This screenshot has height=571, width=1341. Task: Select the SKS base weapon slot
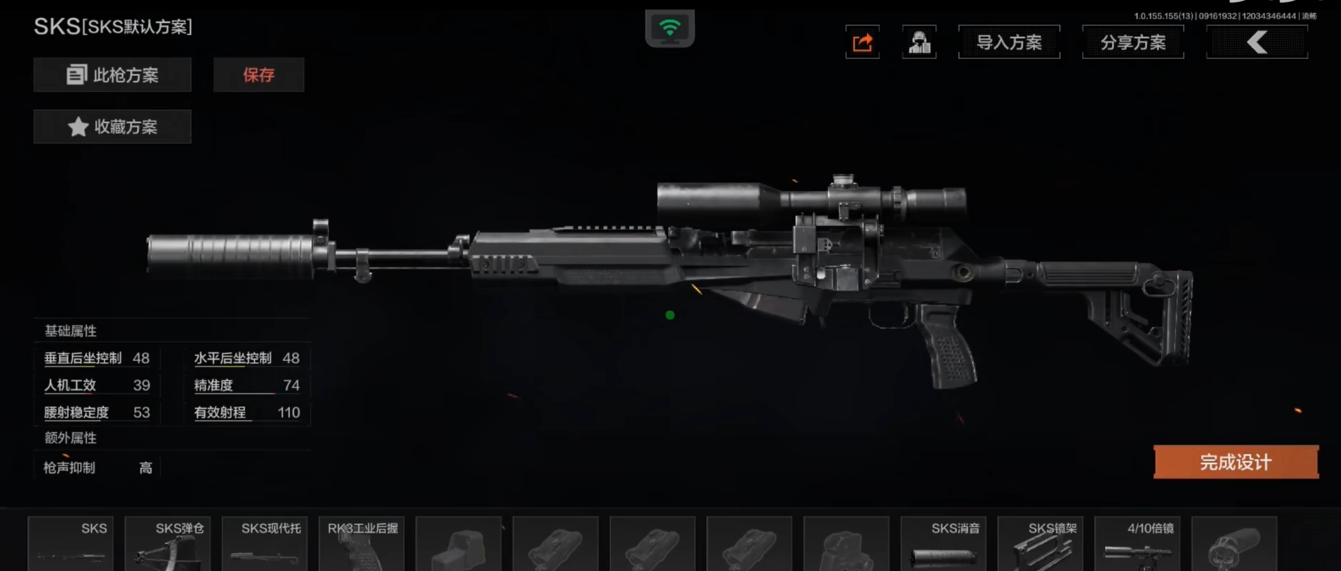pyautogui.click(x=70, y=544)
